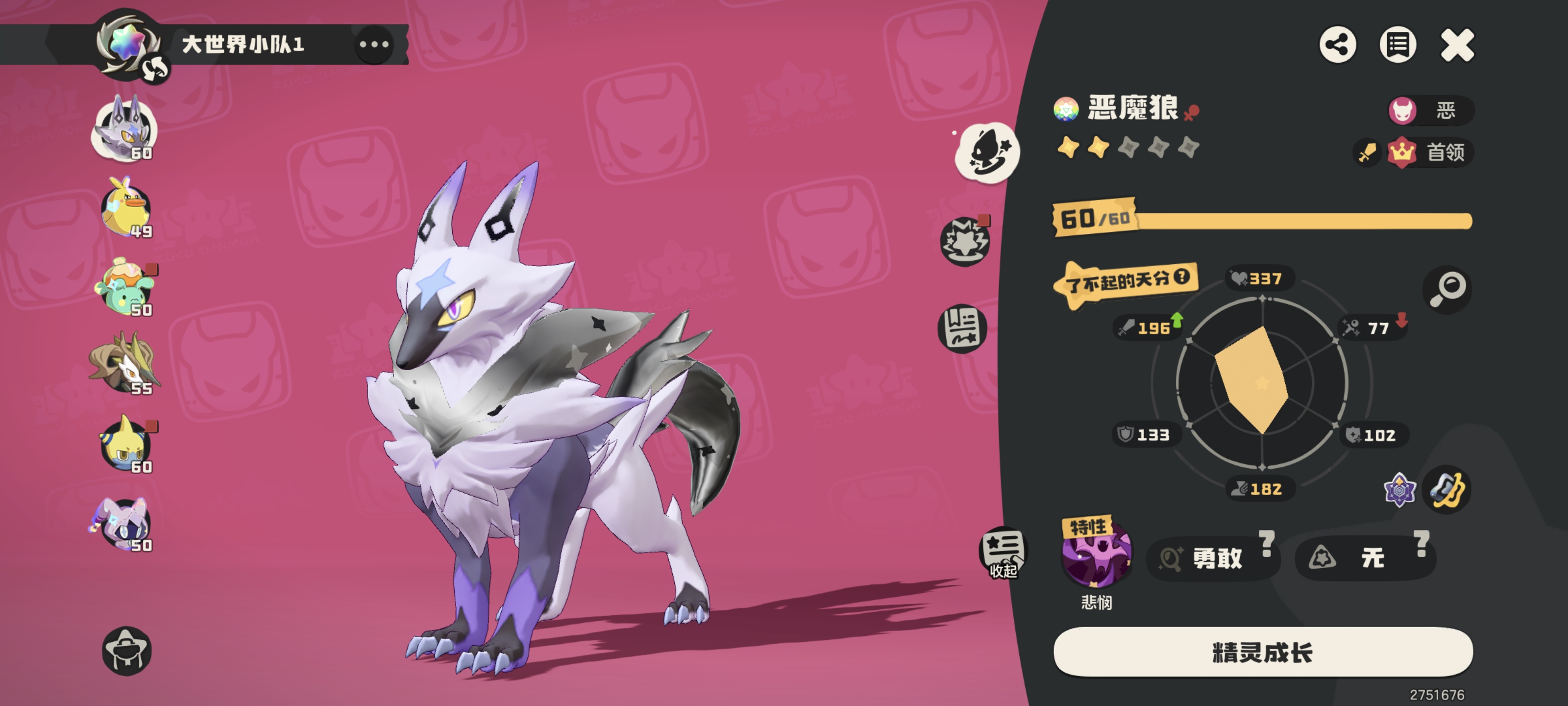The width and height of the screenshot is (1568, 706).
Task: Switch to the spirit silhouette tab
Action: click(x=987, y=152)
